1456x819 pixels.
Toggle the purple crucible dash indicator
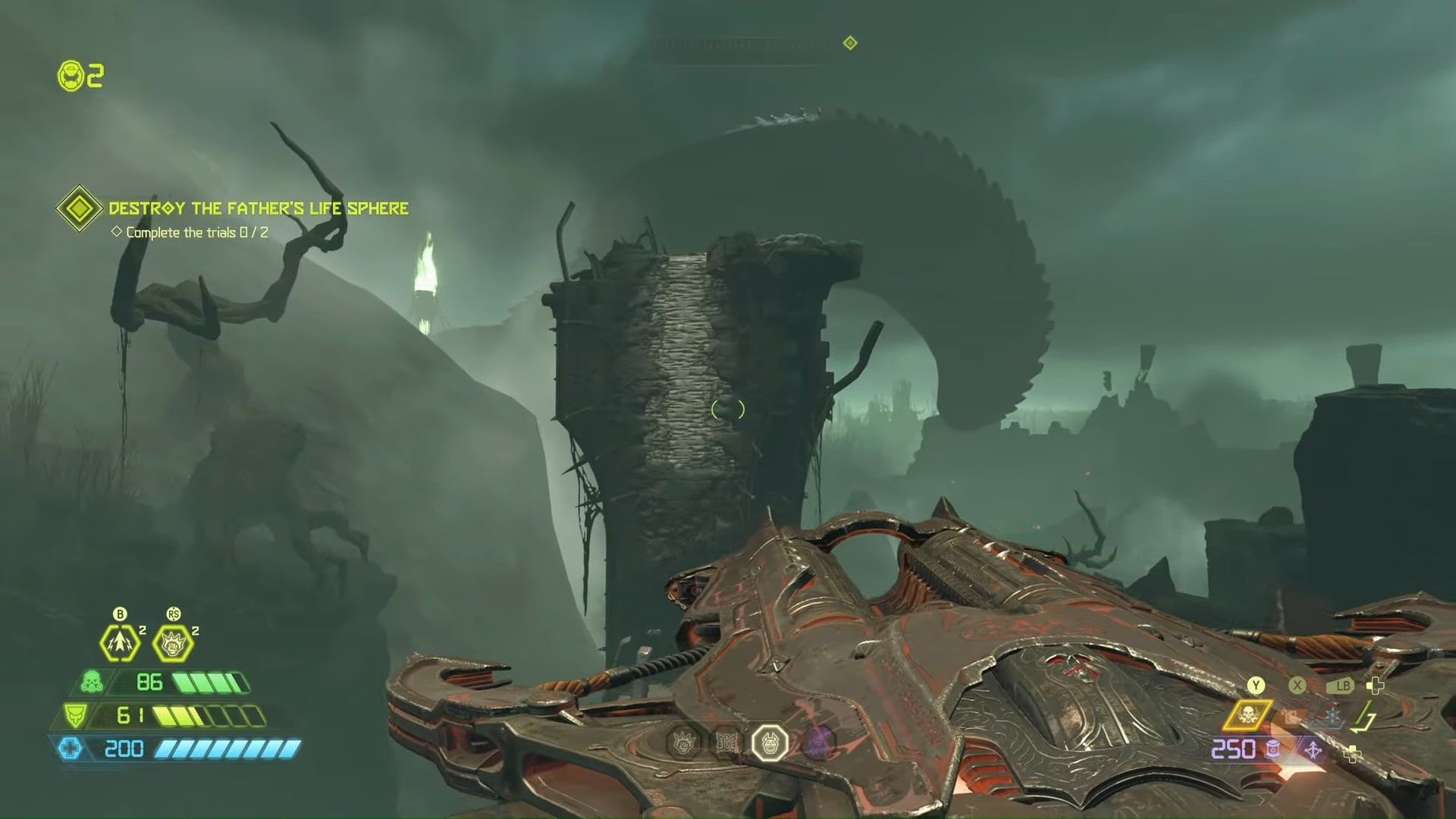[x=1312, y=749]
